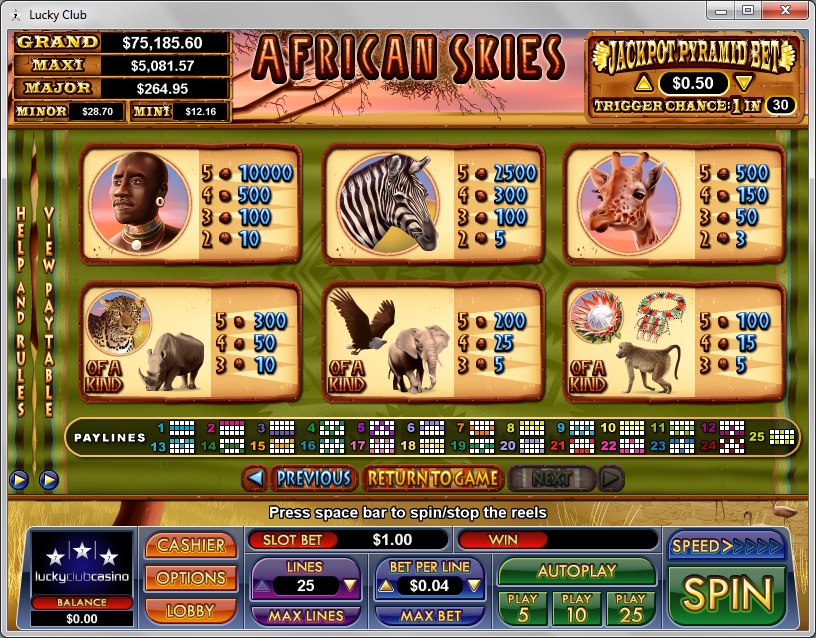The height and width of the screenshot is (638, 816).
Task: Play 25 automatic spins
Action: point(630,606)
